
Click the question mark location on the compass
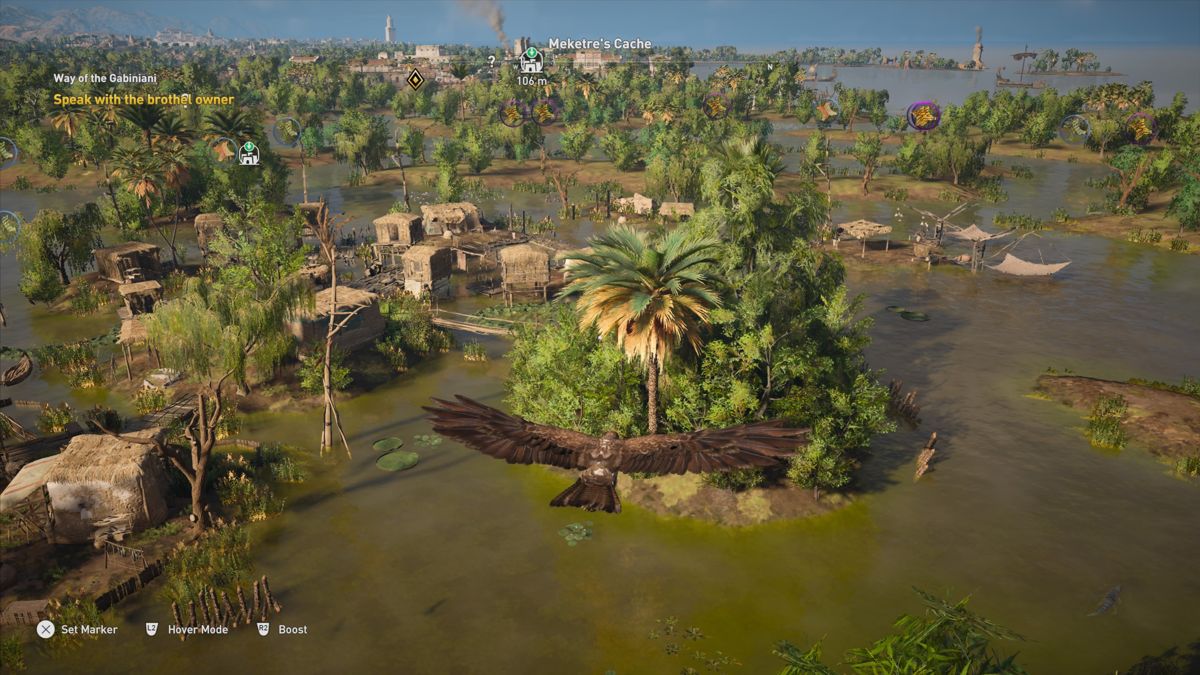(x=491, y=61)
